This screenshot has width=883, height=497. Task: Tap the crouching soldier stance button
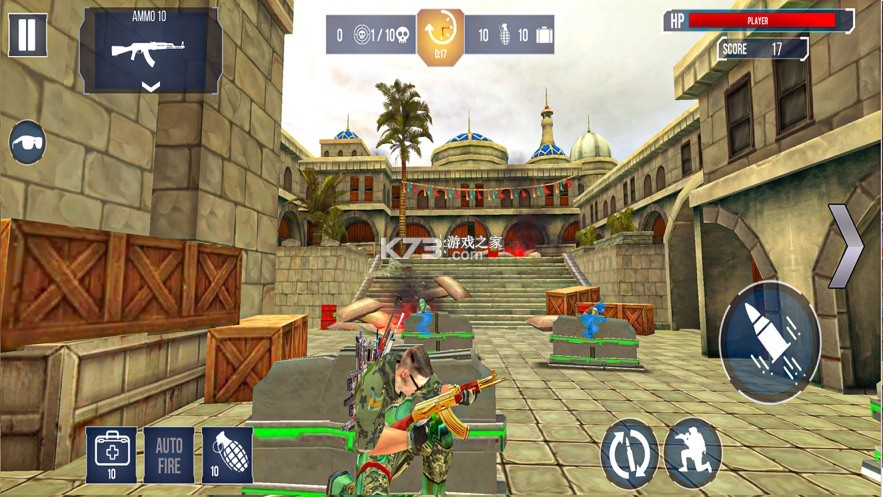(693, 453)
